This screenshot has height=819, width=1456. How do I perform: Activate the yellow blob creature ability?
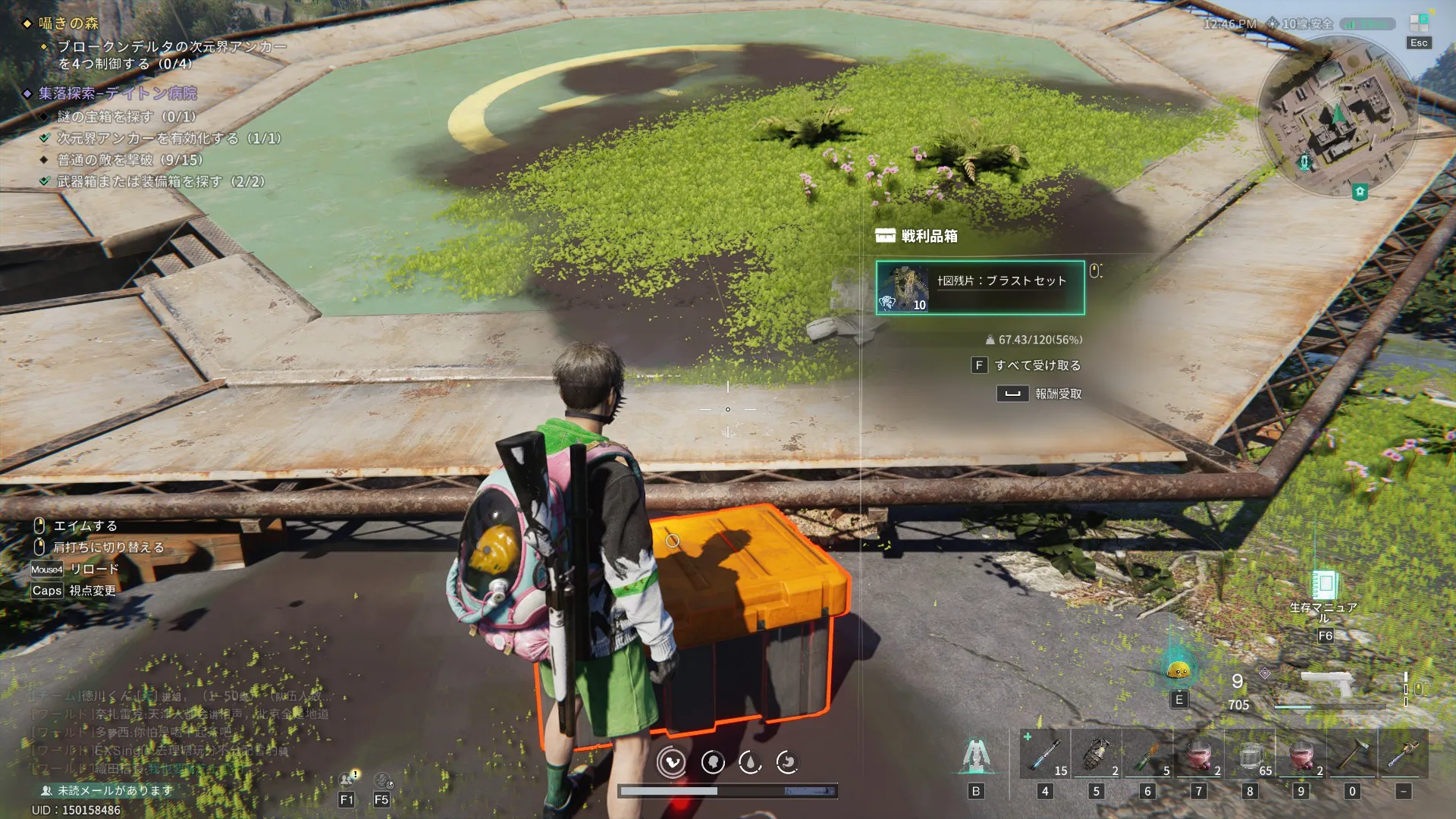click(1178, 670)
